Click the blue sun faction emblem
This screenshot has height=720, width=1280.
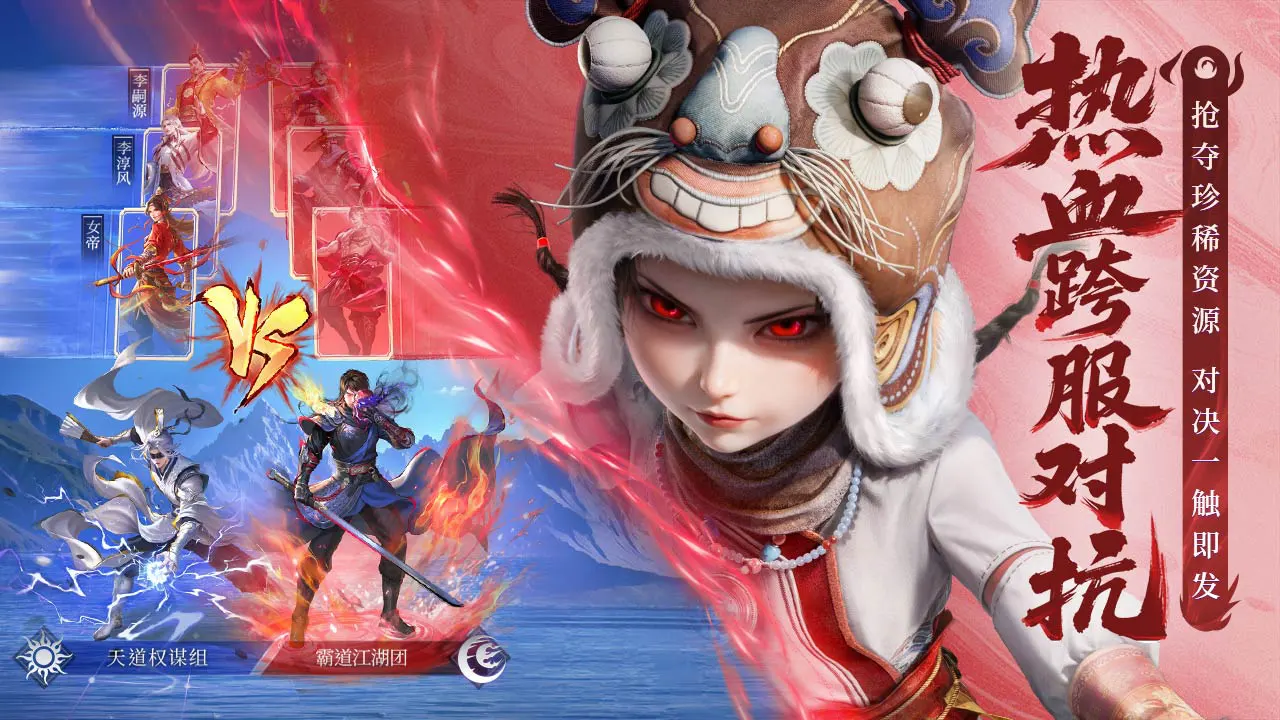(x=44, y=657)
